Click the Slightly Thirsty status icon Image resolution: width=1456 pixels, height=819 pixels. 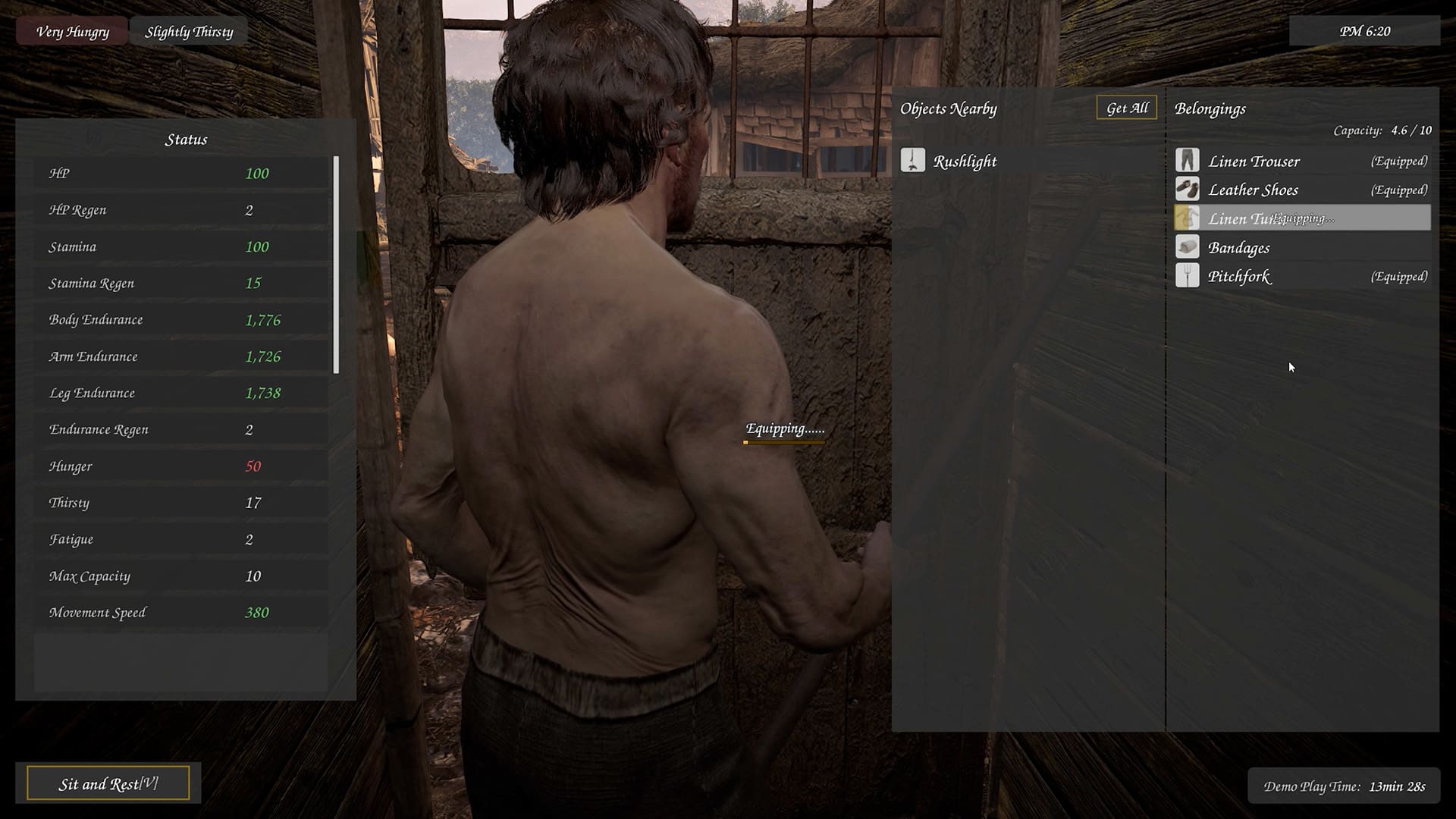(188, 31)
